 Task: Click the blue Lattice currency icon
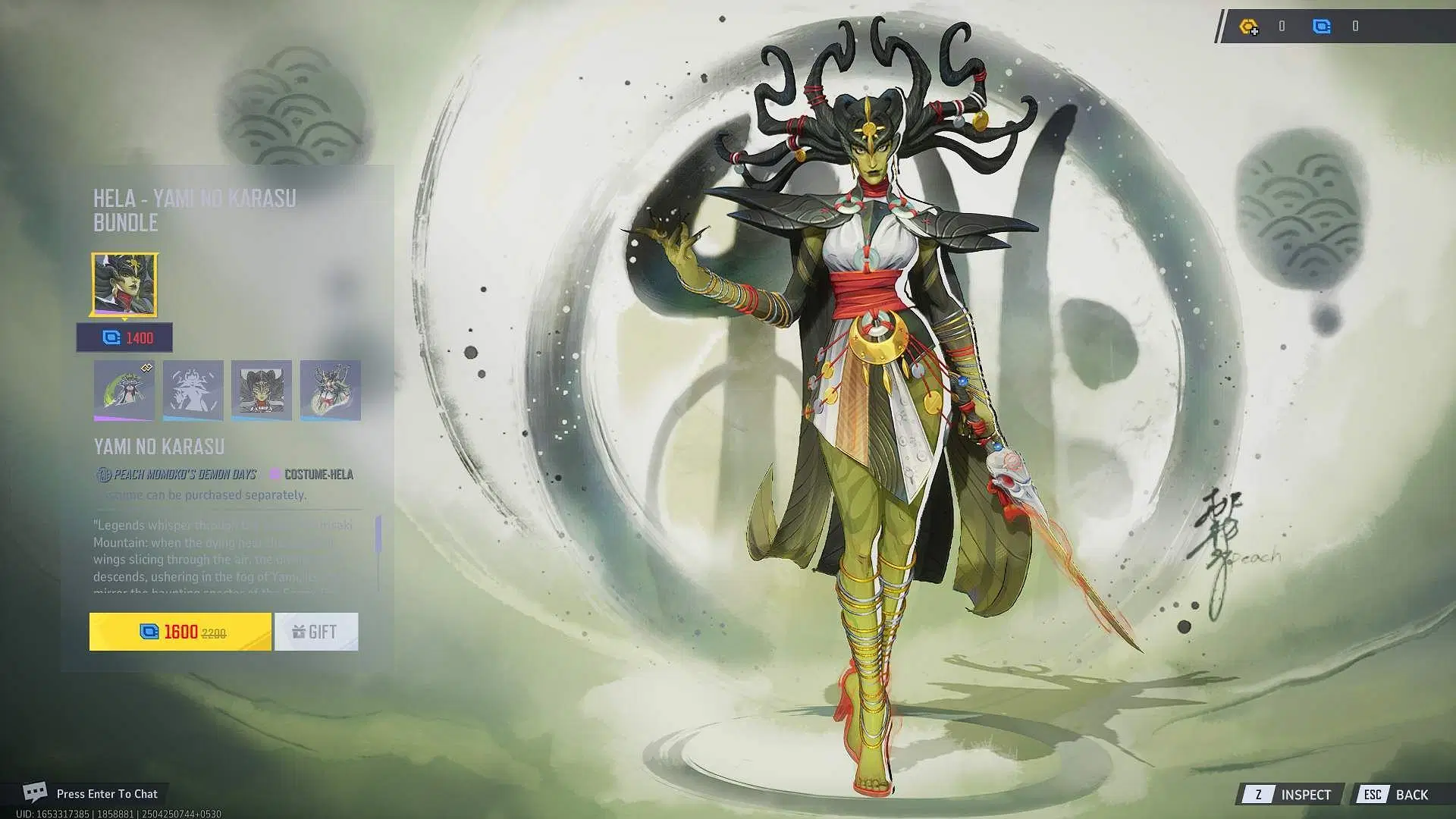1321,27
